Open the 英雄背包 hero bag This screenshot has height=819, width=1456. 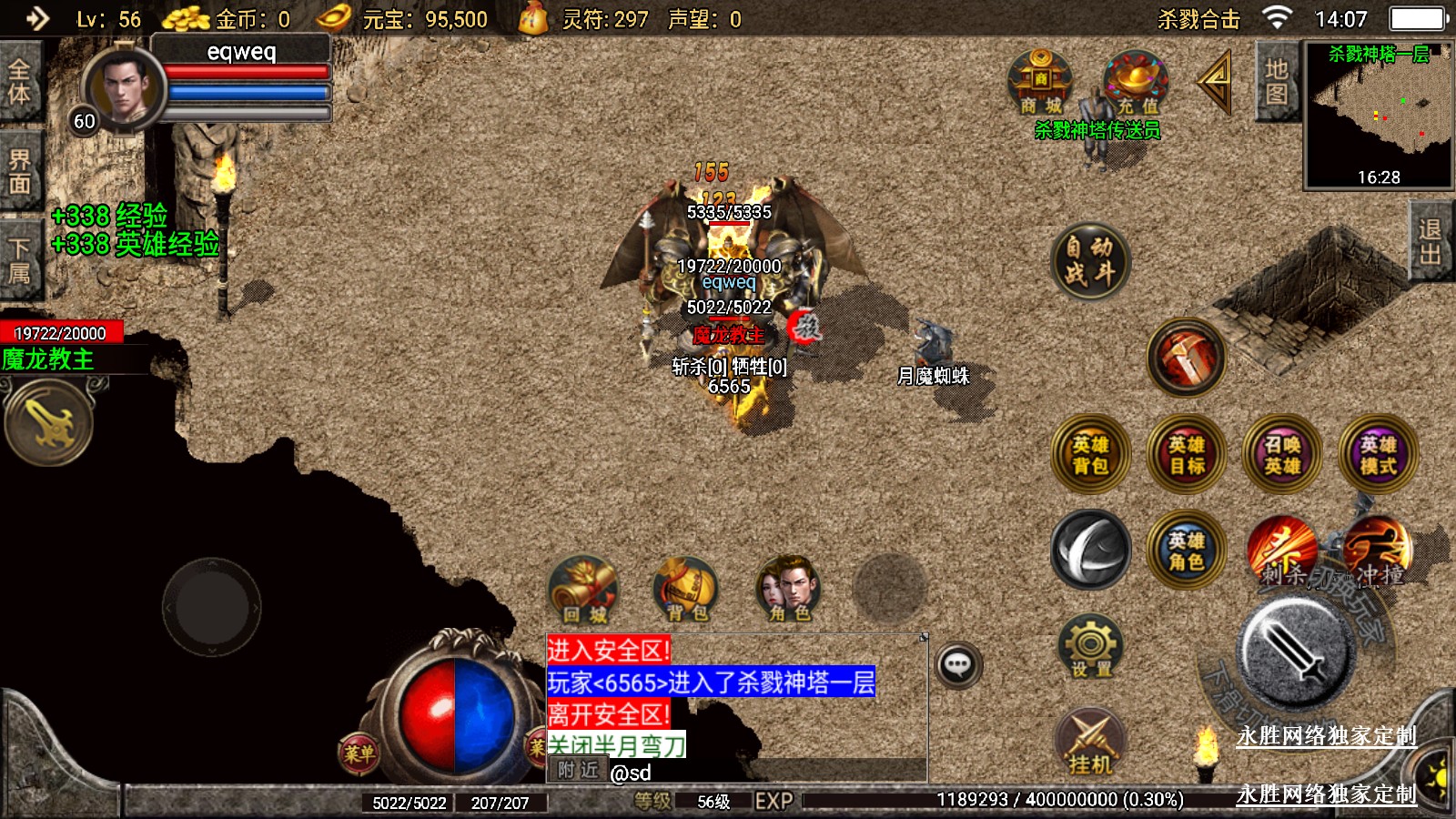[x=1090, y=454]
